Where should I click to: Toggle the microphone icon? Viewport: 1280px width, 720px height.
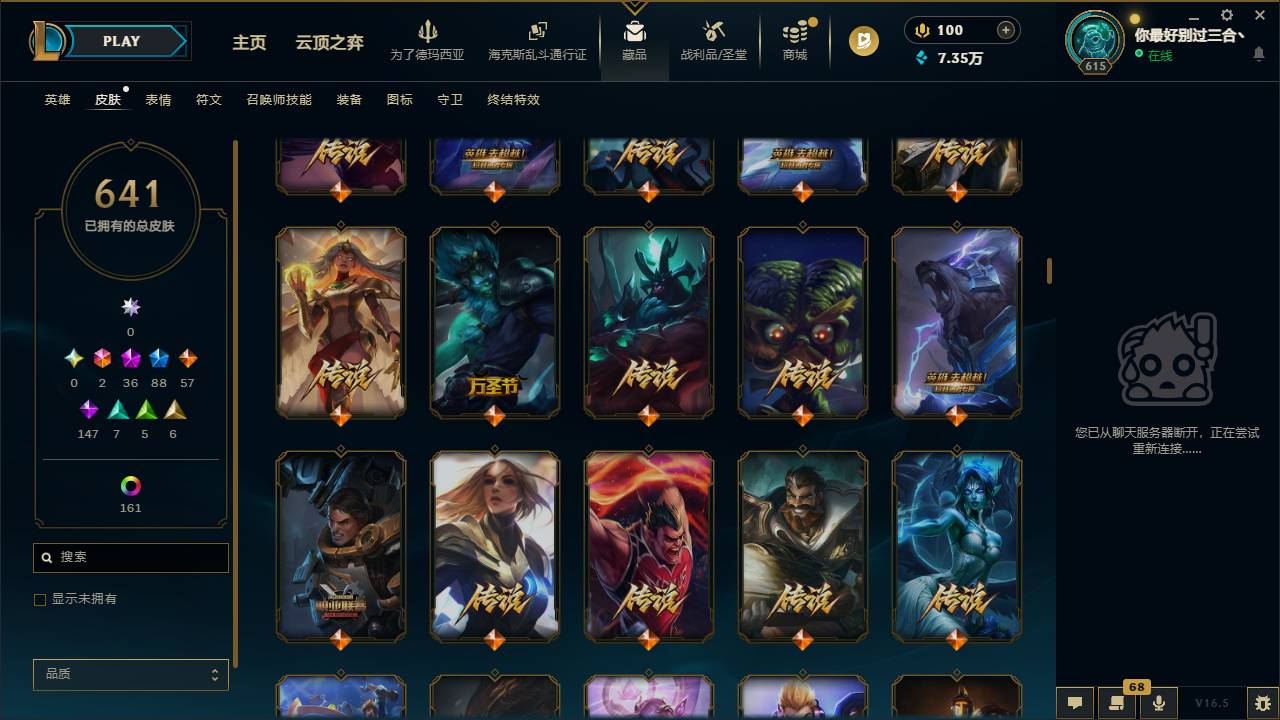pyautogui.click(x=1158, y=703)
